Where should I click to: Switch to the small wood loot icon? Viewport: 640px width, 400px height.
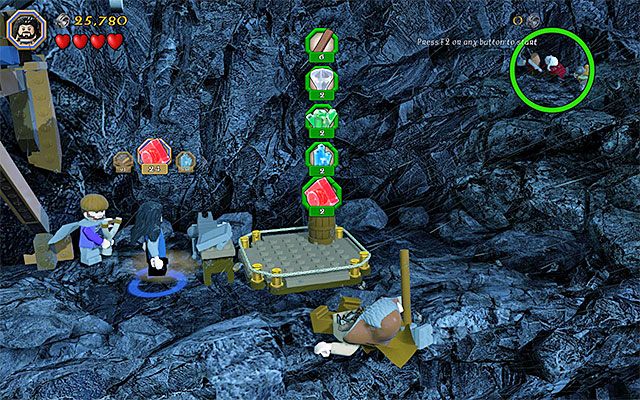click(x=122, y=158)
